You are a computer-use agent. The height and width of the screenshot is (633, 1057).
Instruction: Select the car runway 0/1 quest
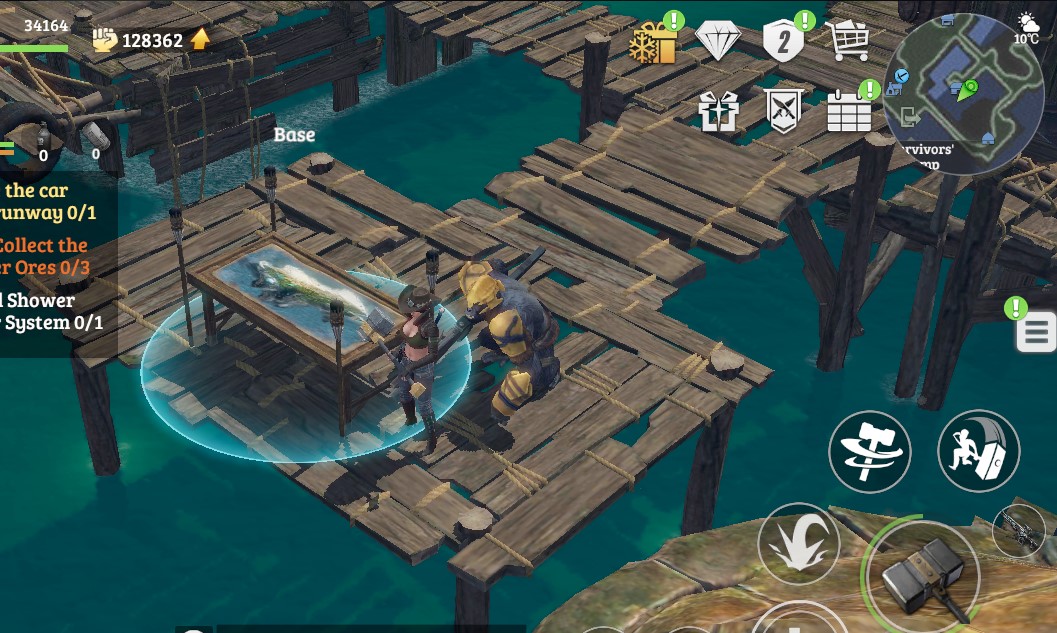pyautogui.click(x=50, y=201)
